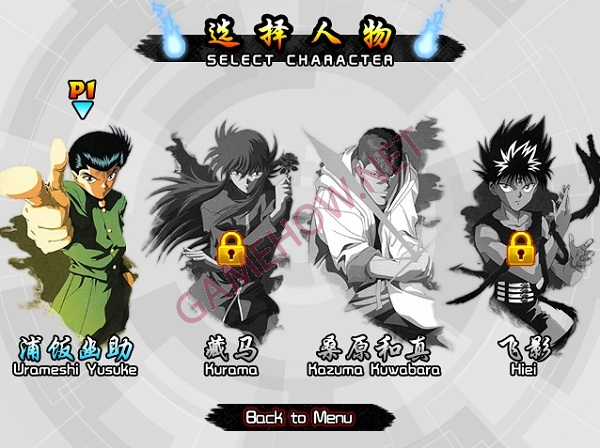The width and height of the screenshot is (600, 448).
Task: Select the locked Hiei character
Action: [520, 240]
